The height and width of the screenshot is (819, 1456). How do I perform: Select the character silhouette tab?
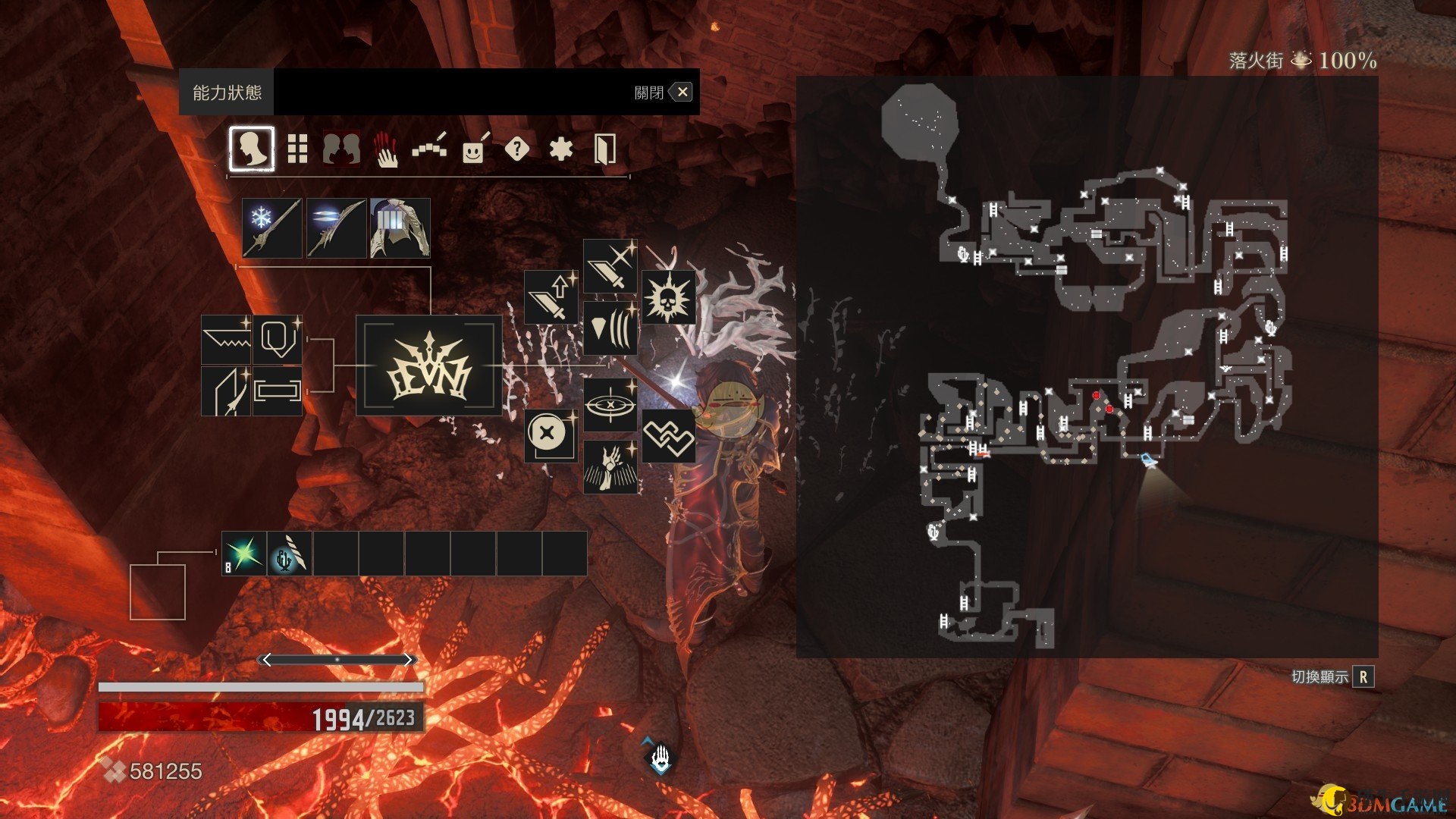pos(252,149)
